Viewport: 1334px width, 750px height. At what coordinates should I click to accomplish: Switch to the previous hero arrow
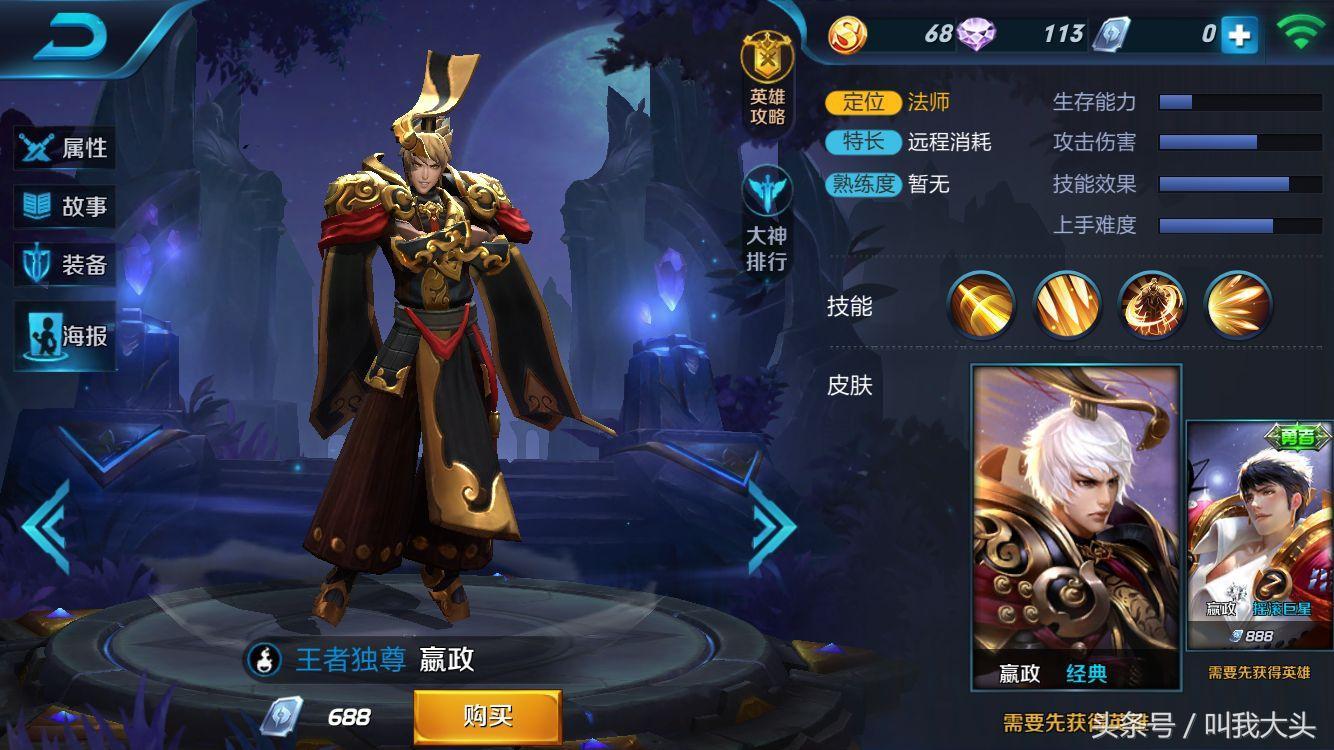tap(46, 526)
